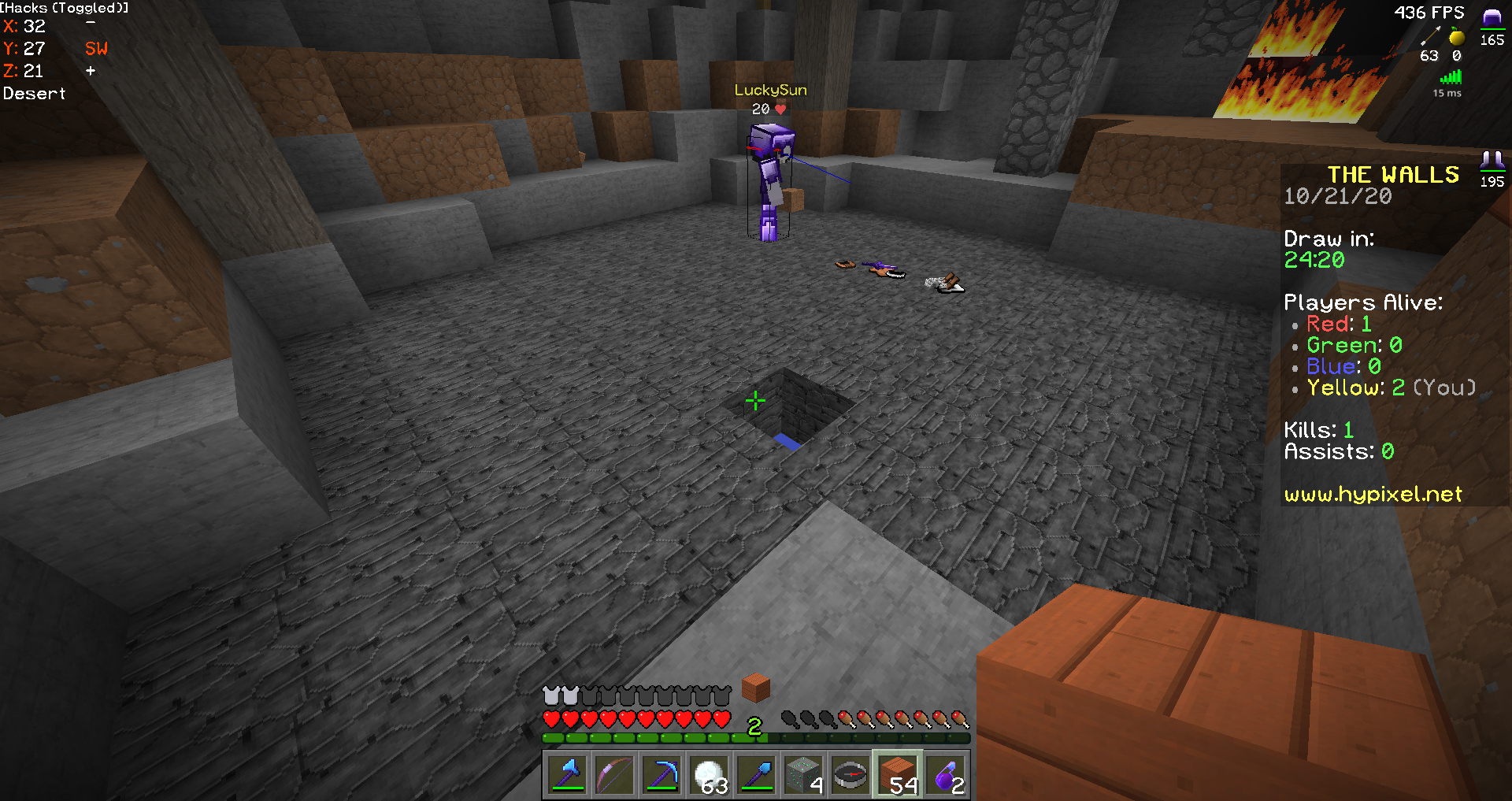Select the pickaxe in the hotbar
Image resolution: width=1512 pixels, height=801 pixels.
(661, 775)
